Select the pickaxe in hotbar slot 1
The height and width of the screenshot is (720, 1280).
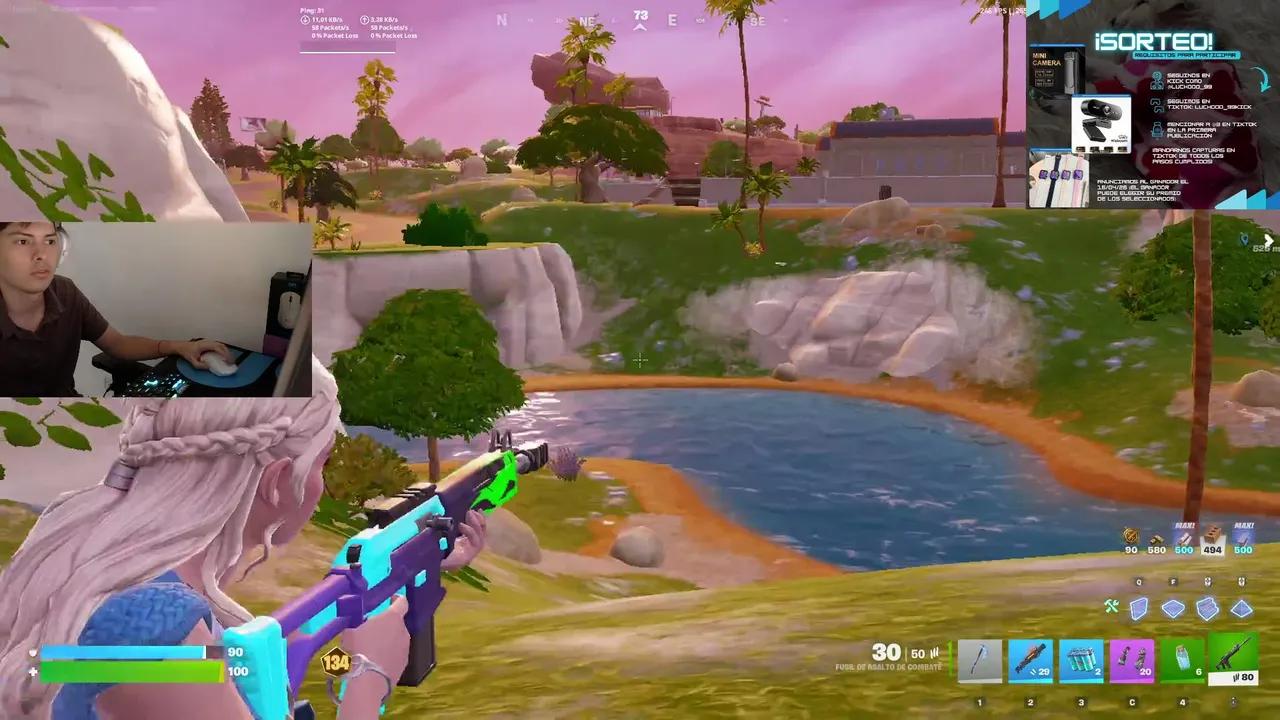coord(979,658)
